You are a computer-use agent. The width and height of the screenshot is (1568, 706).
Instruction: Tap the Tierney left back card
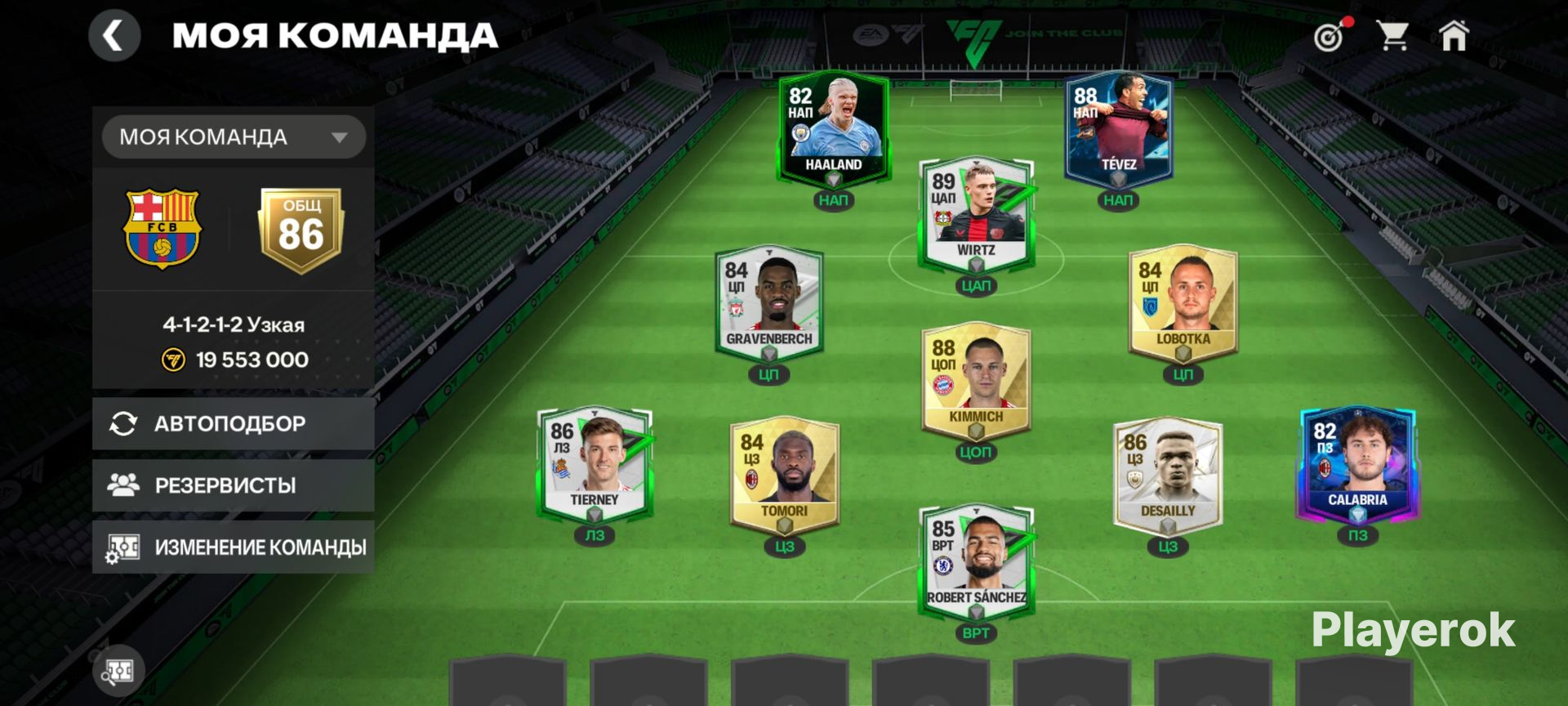(595, 462)
